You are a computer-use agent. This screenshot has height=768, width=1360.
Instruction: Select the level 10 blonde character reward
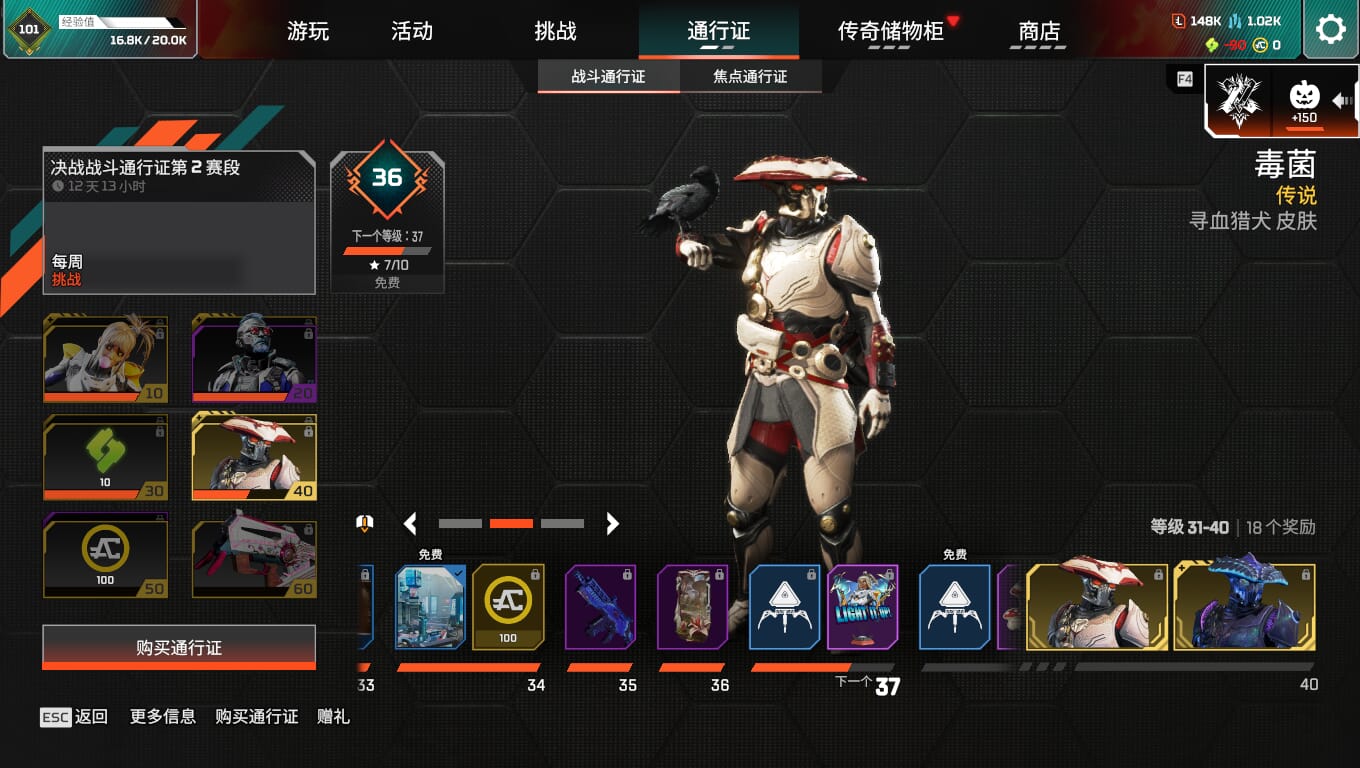[x=105, y=358]
